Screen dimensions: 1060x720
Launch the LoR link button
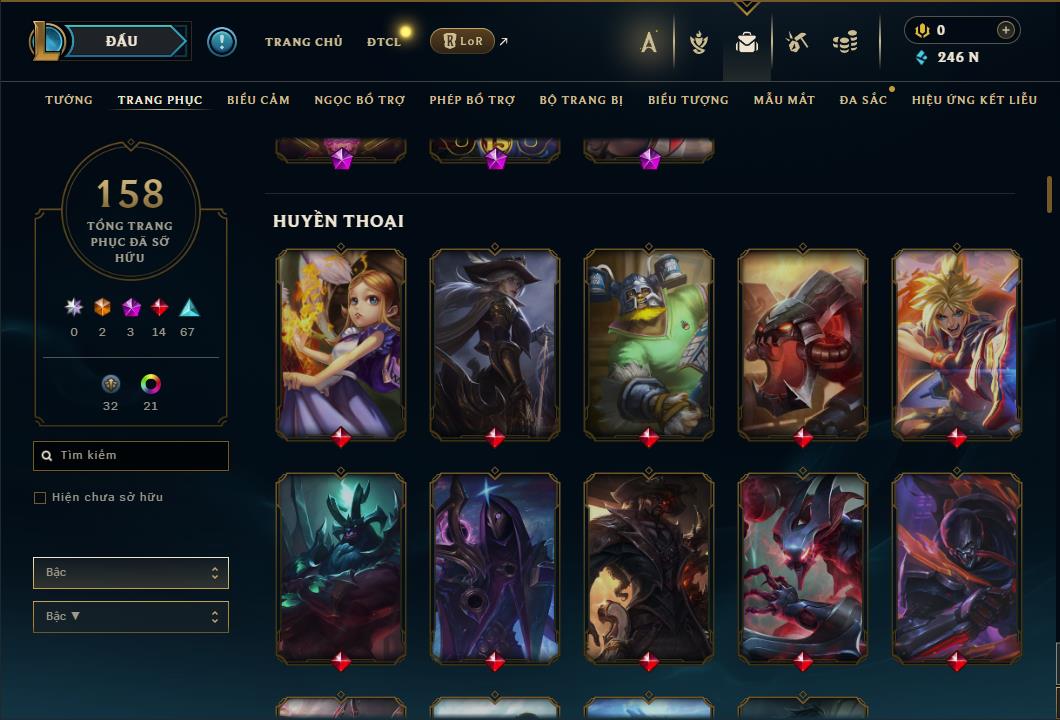pyautogui.click(x=464, y=41)
